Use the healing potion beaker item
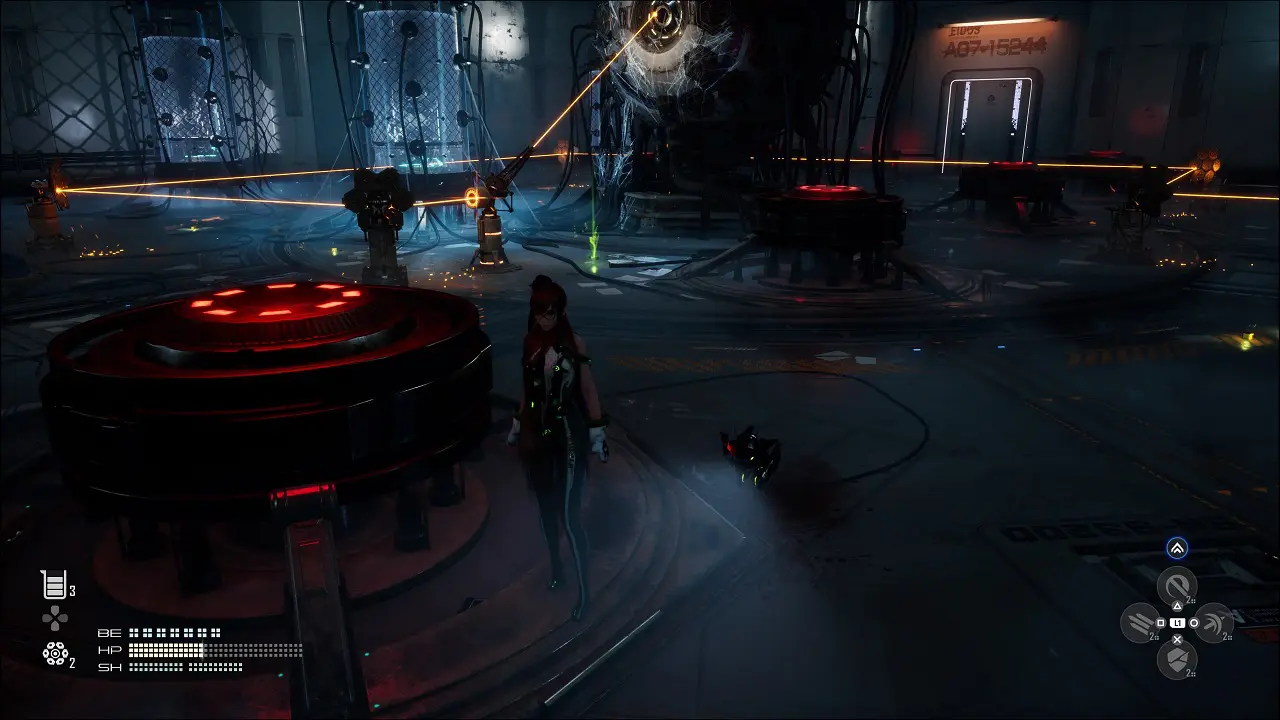 (x=53, y=585)
